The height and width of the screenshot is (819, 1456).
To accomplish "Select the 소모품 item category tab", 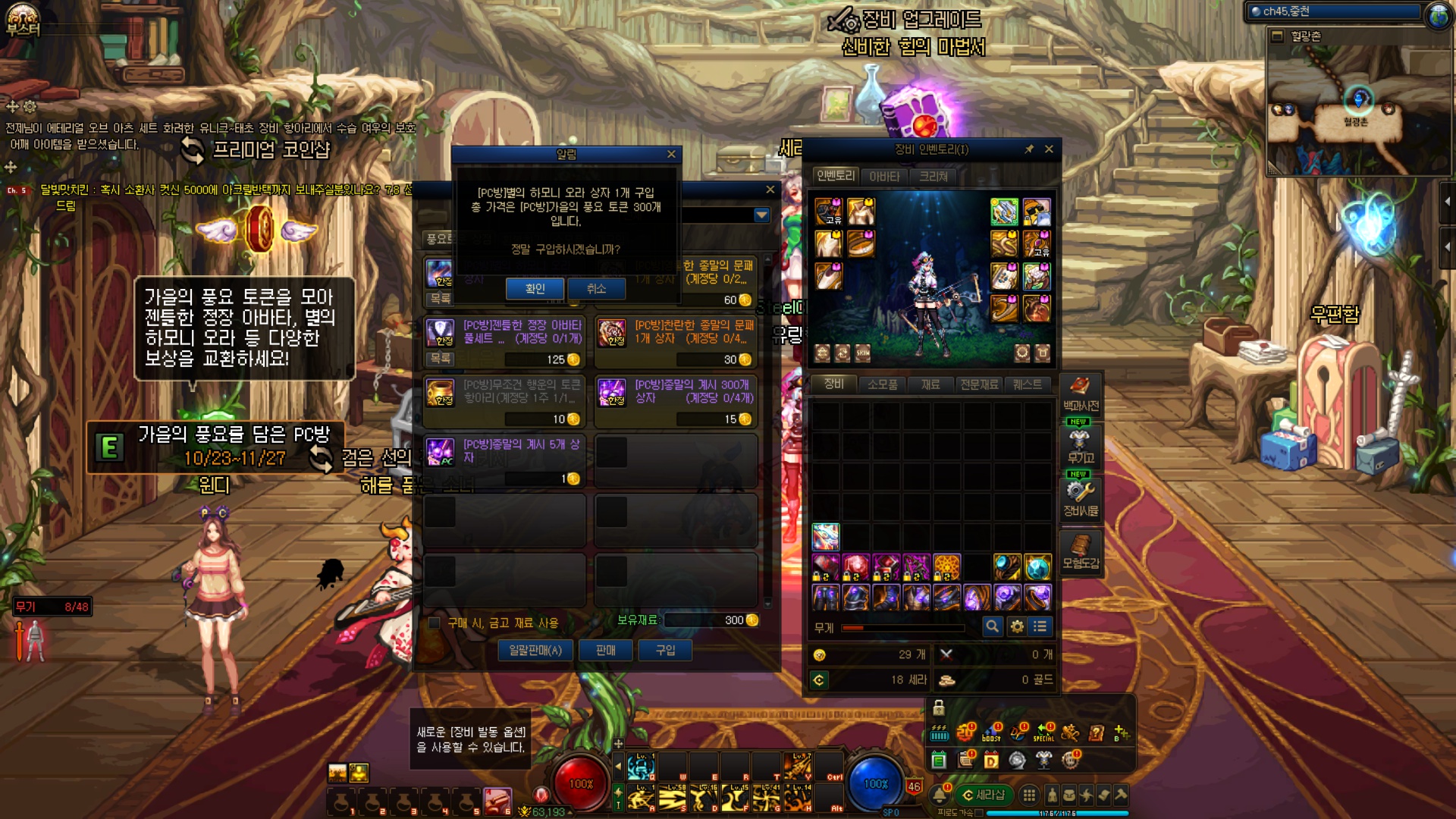I will (x=882, y=384).
